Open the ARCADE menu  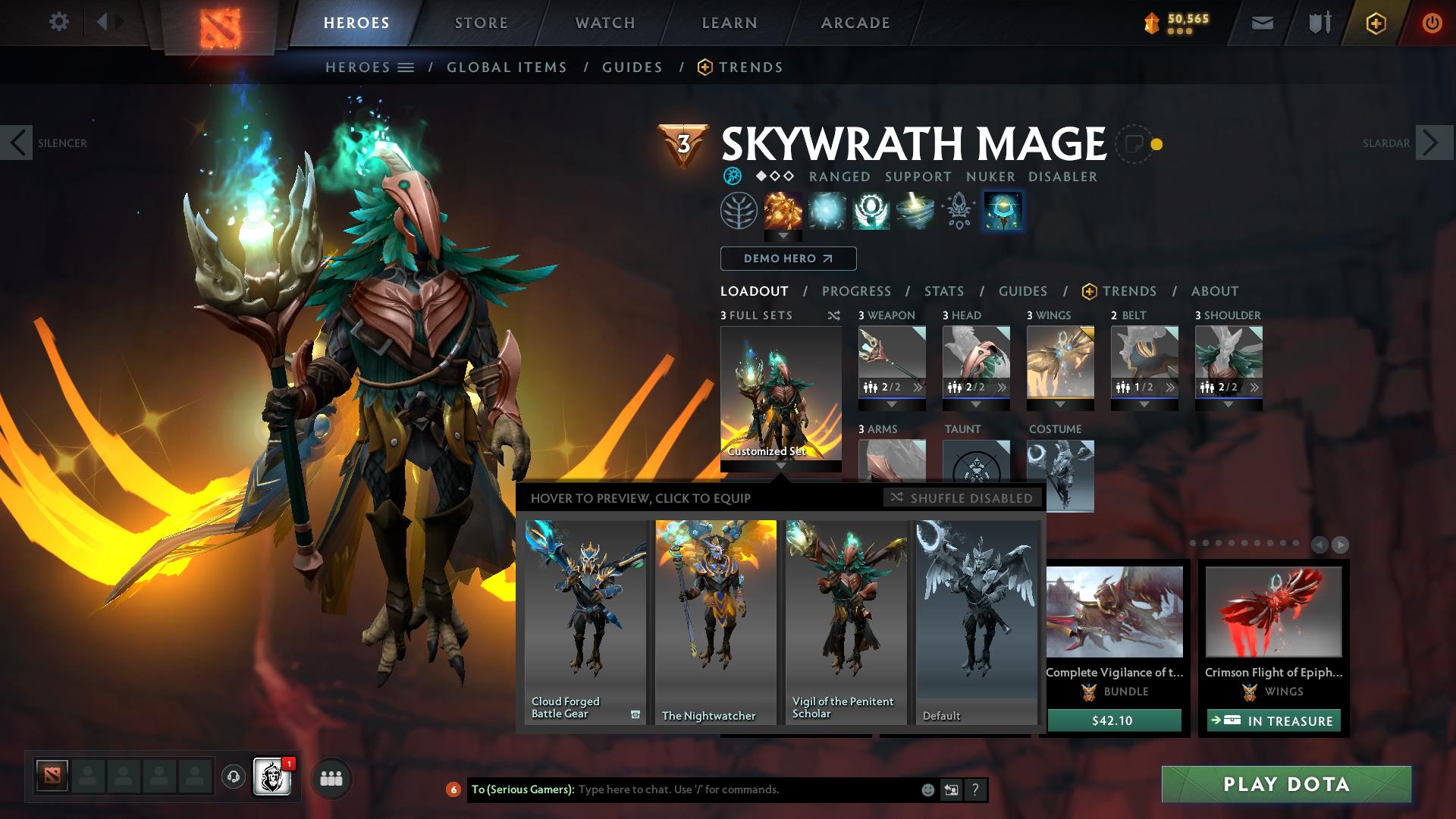point(855,23)
